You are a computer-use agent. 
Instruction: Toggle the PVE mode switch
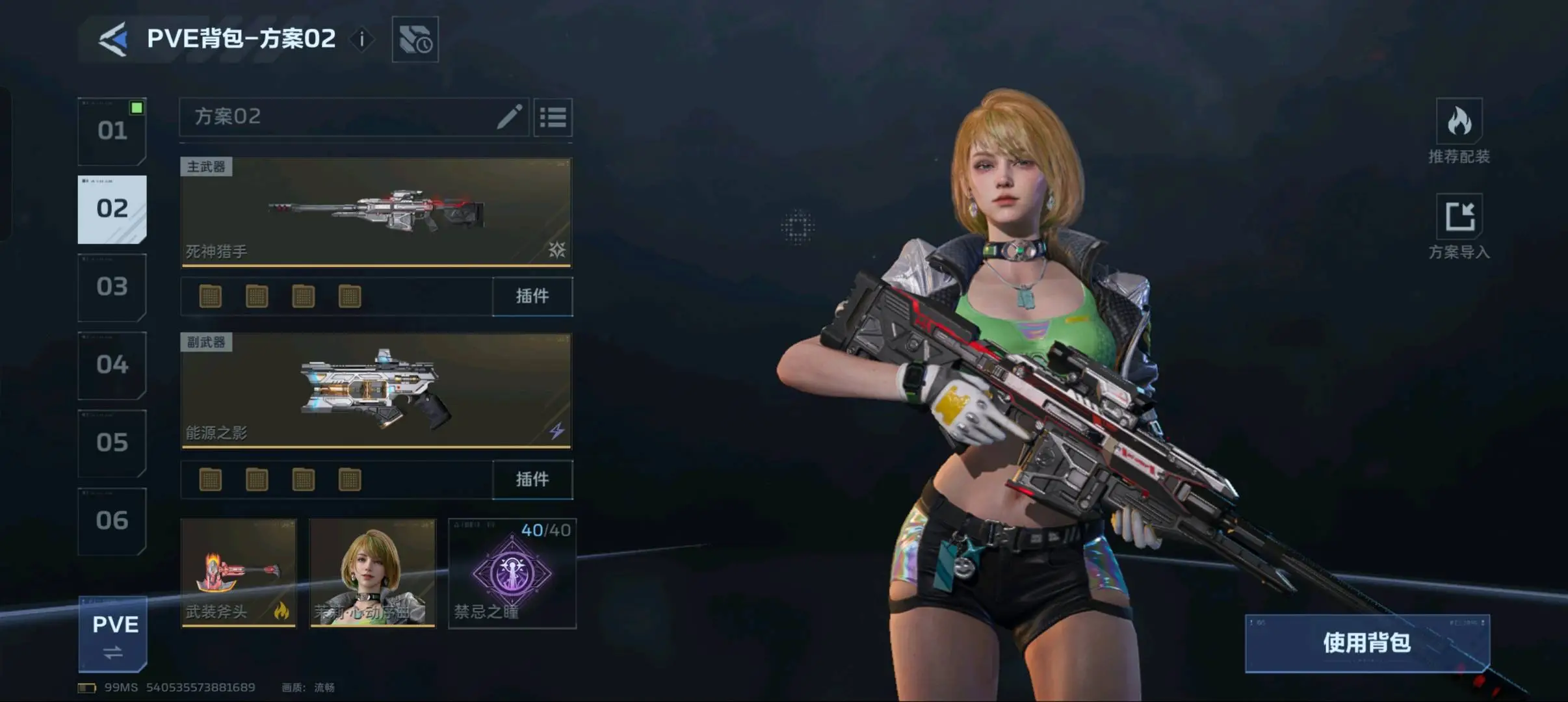[113, 634]
